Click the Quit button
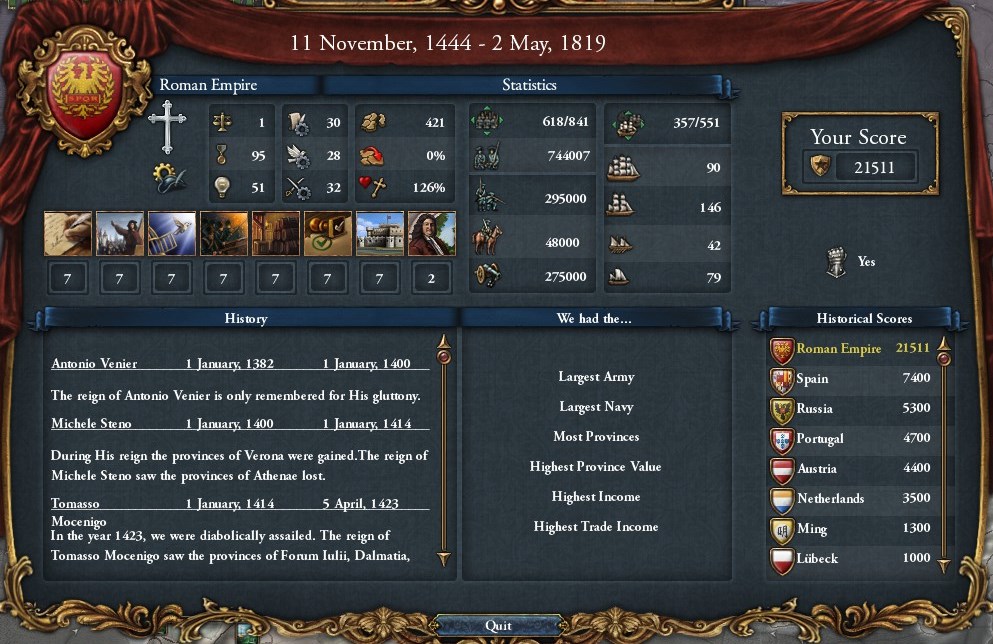The height and width of the screenshot is (644, 993). click(x=497, y=625)
